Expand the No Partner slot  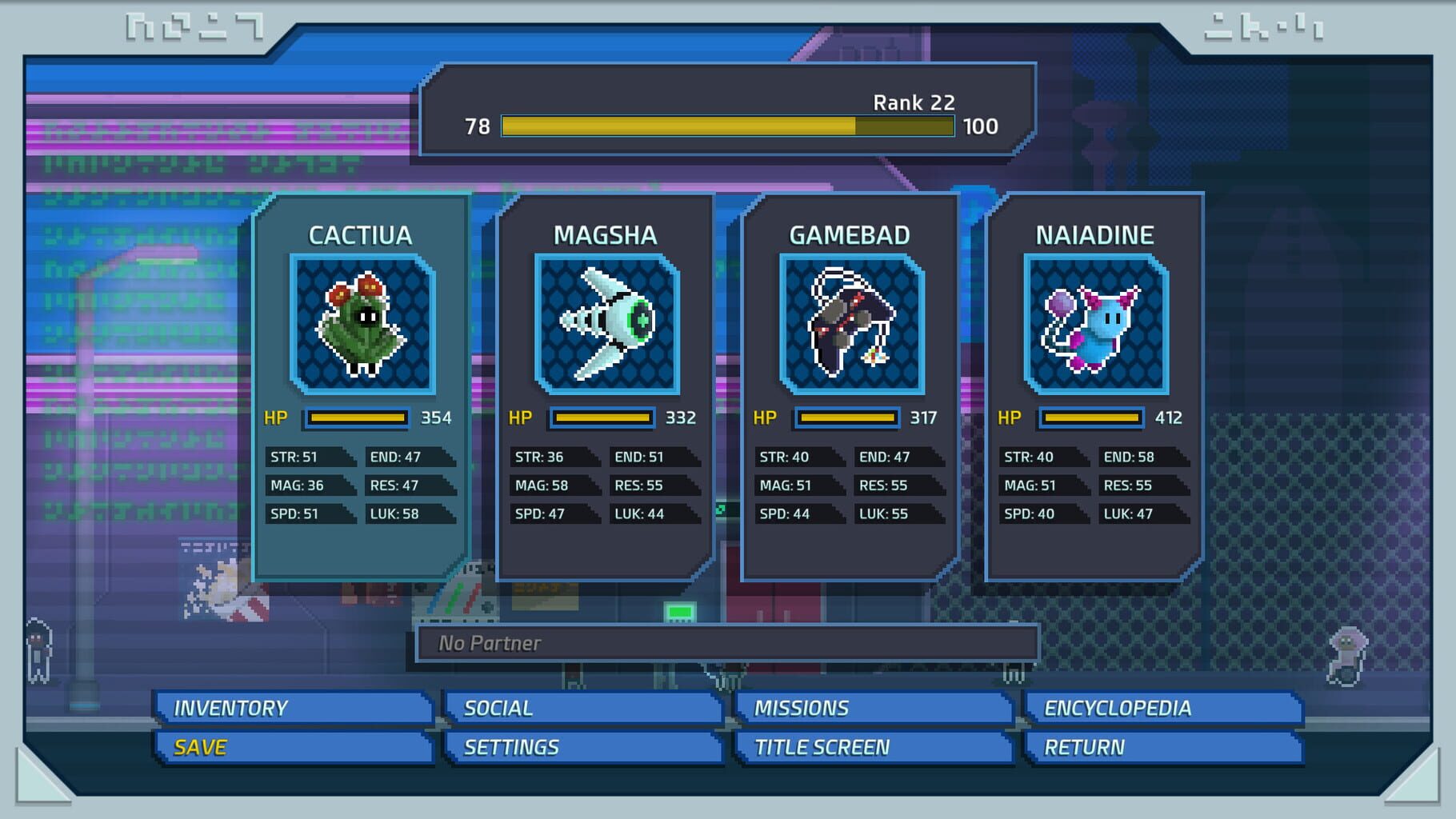(726, 642)
